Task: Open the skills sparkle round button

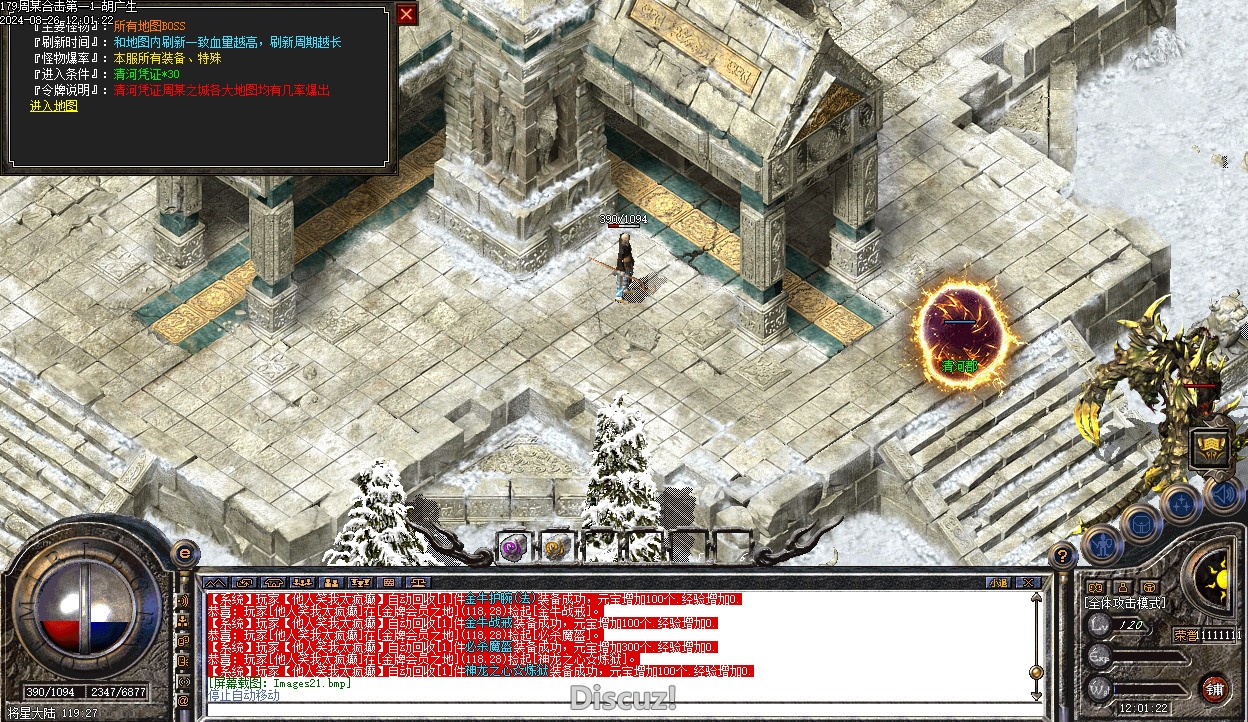Action: pos(1181,503)
